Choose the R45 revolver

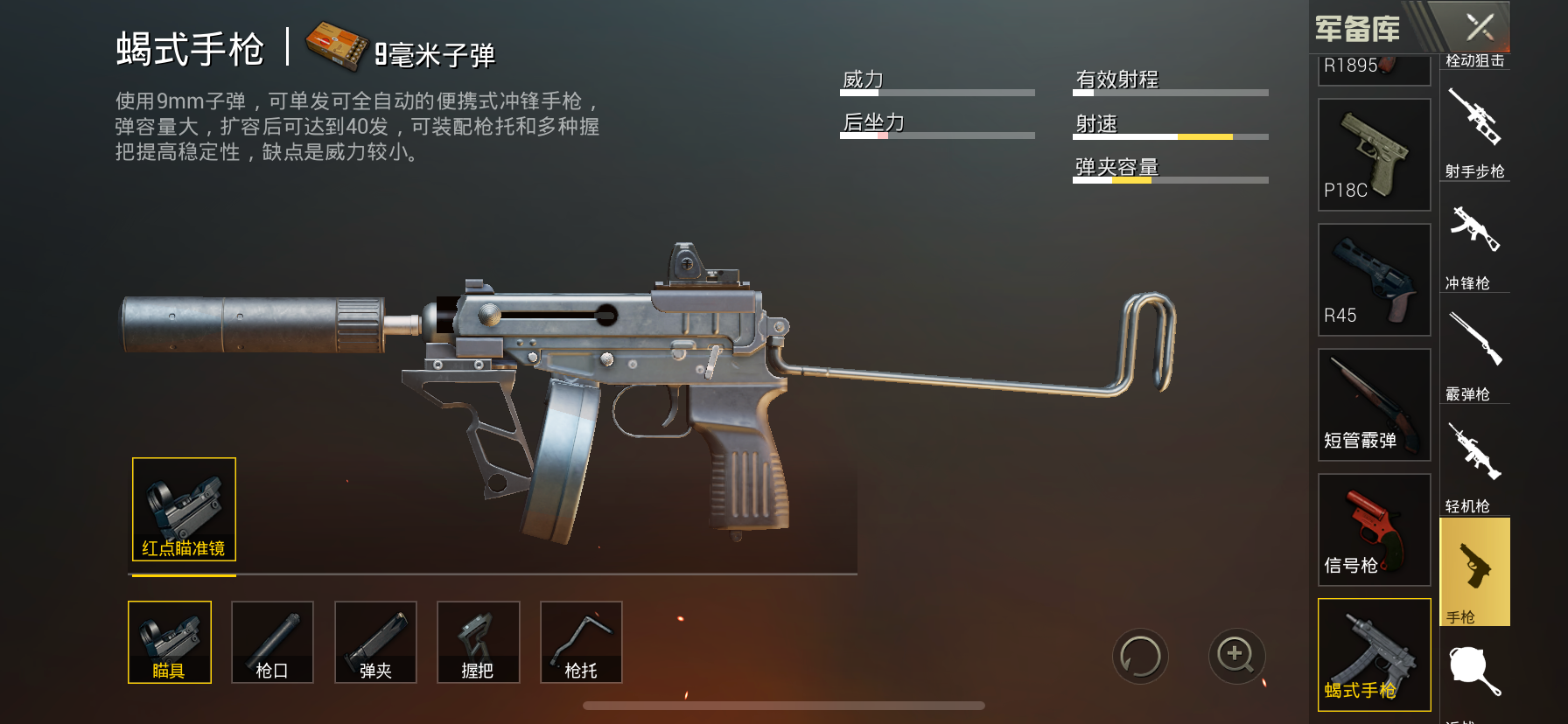point(1374,280)
